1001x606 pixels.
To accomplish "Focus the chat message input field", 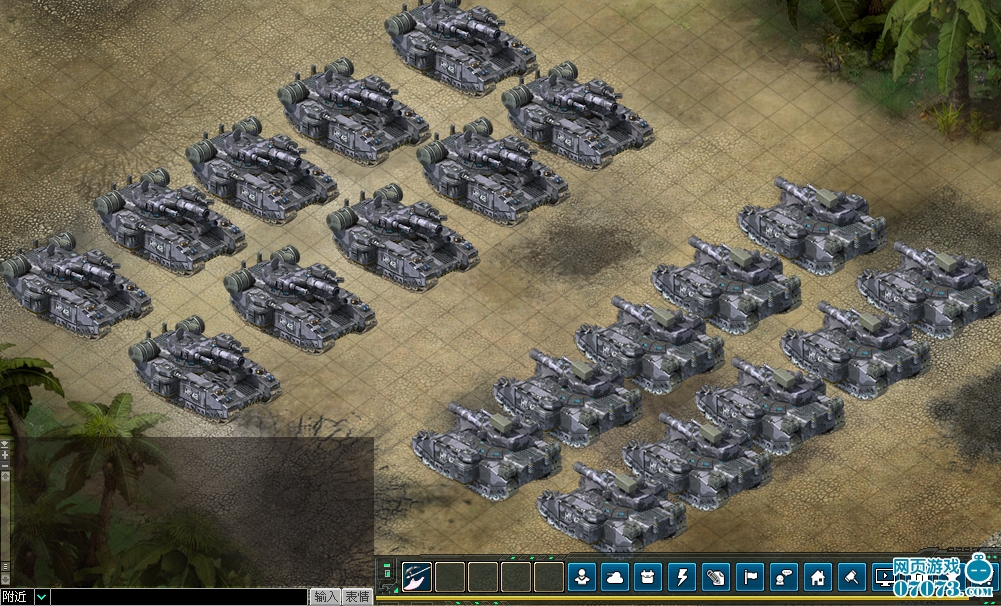I will [178, 597].
